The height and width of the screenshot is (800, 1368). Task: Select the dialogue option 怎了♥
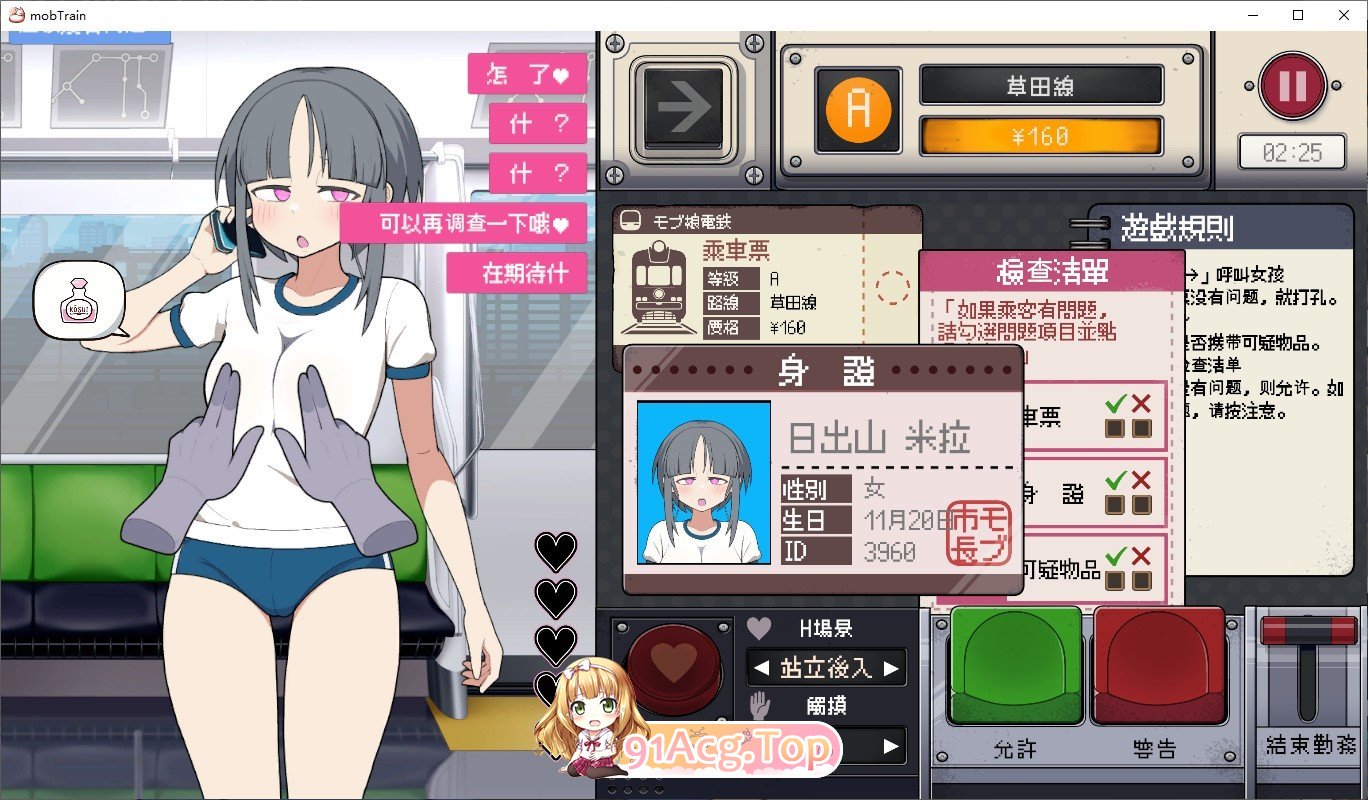527,74
